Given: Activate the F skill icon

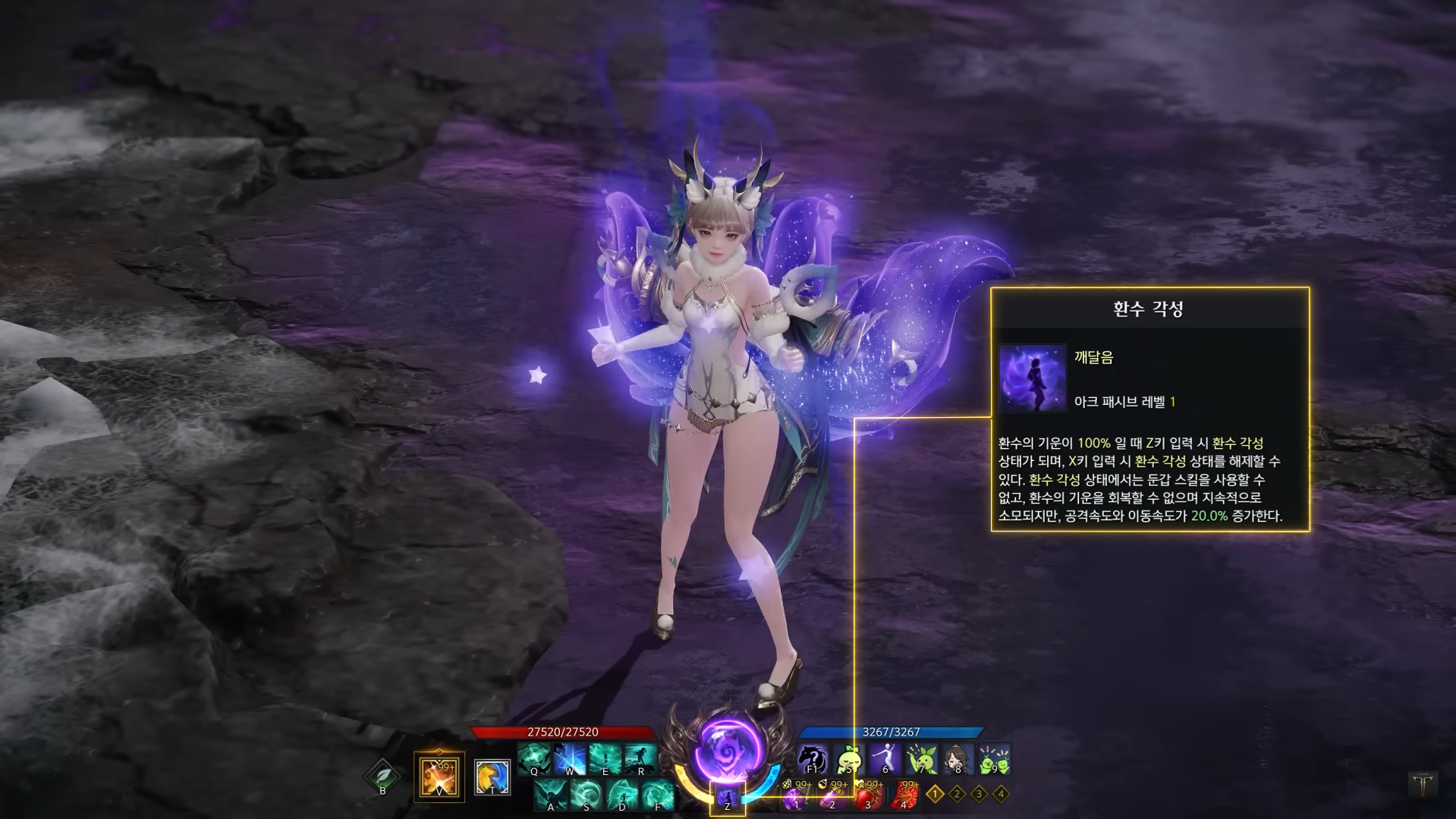Looking at the screenshot, I should click(x=658, y=795).
